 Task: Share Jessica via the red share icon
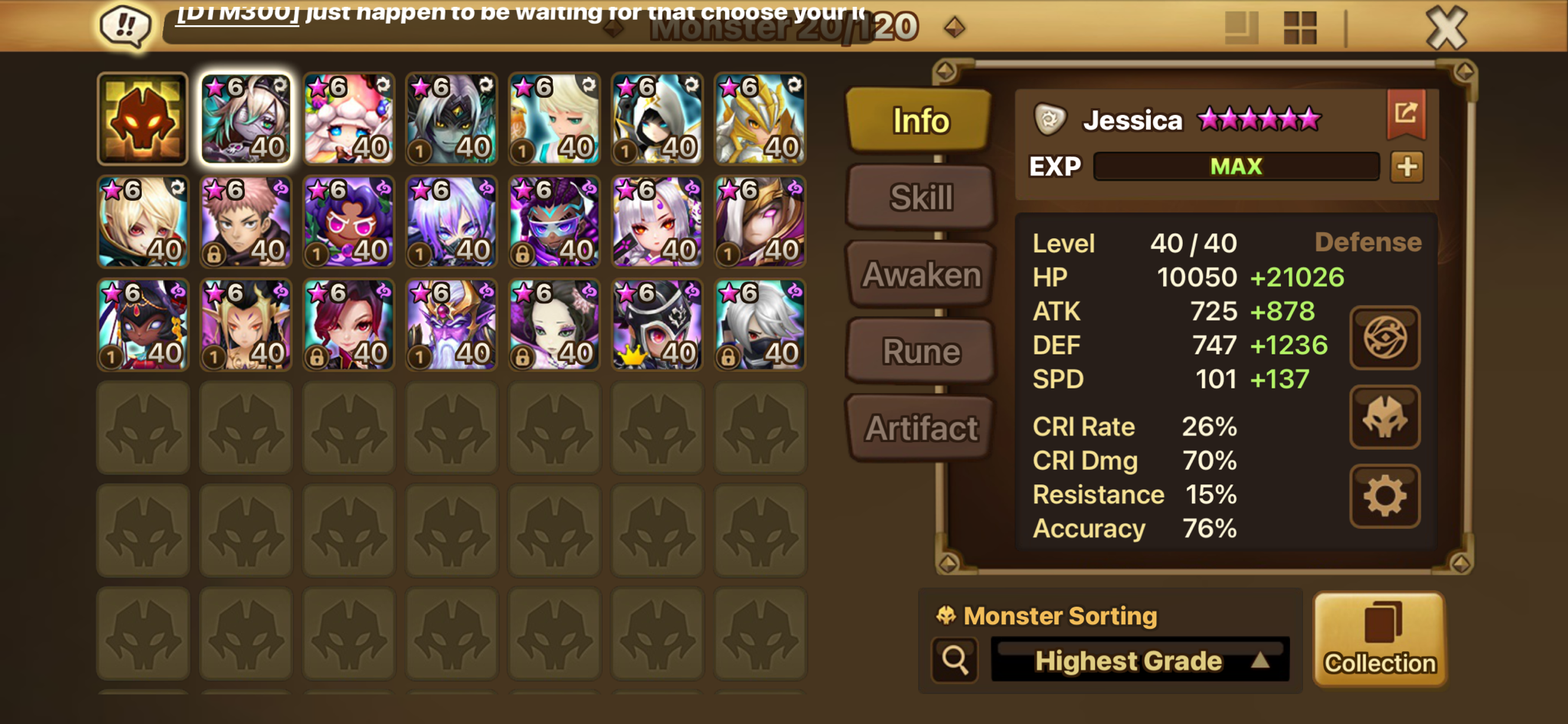[1406, 114]
